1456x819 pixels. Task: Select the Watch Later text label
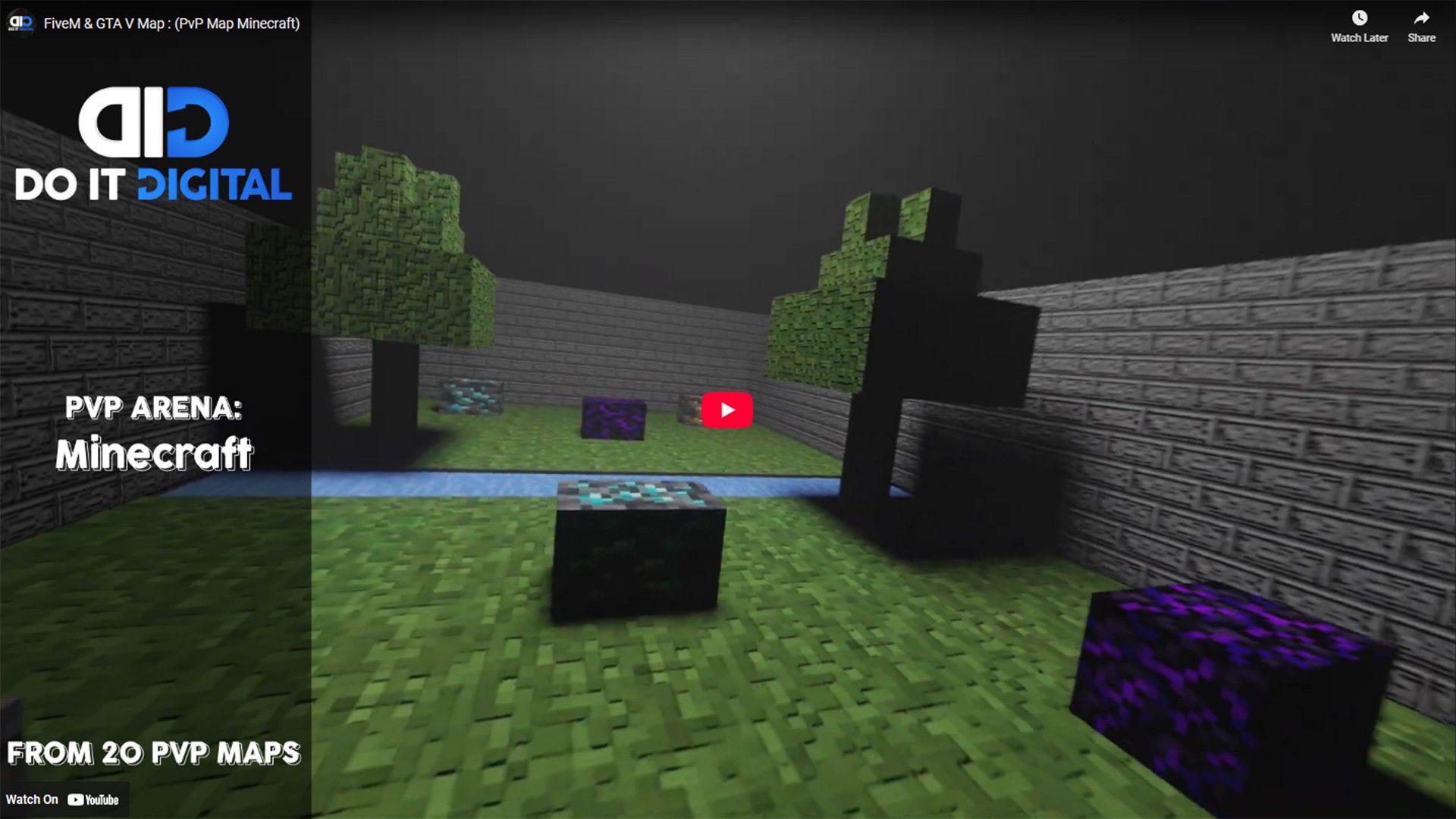click(x=1359, y=37)
